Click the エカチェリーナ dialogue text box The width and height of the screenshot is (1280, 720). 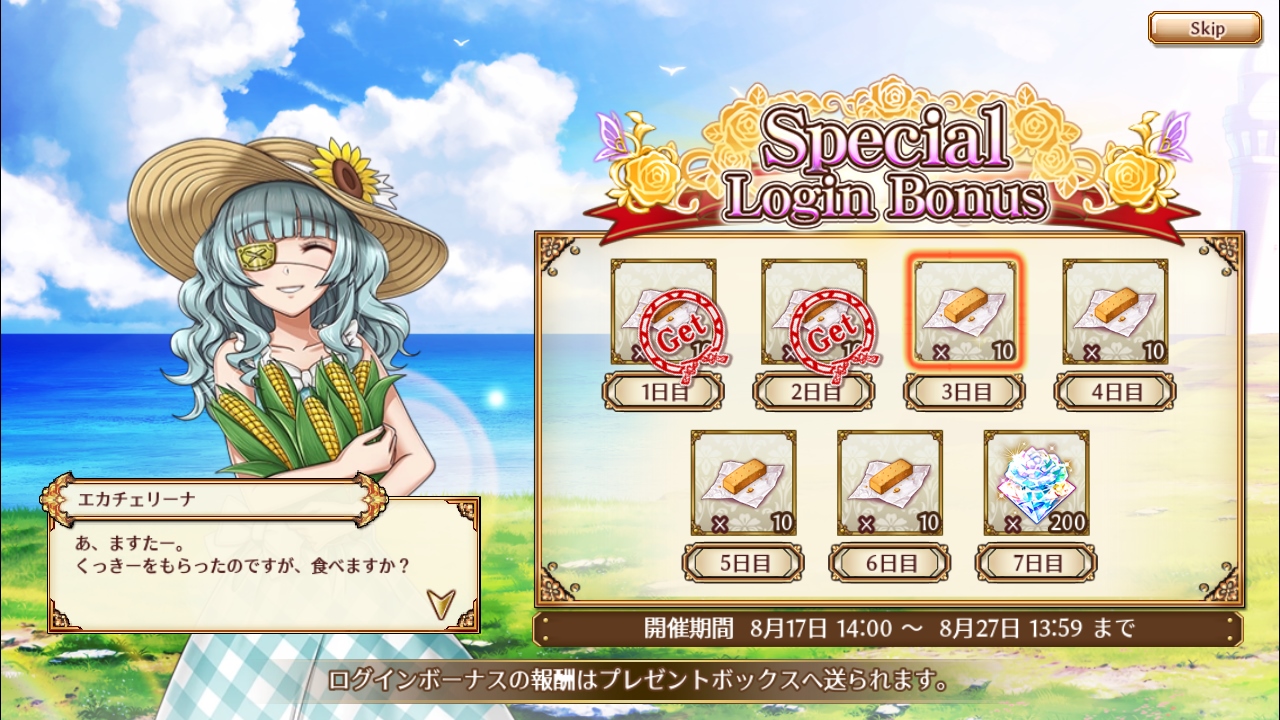[262, 565]
